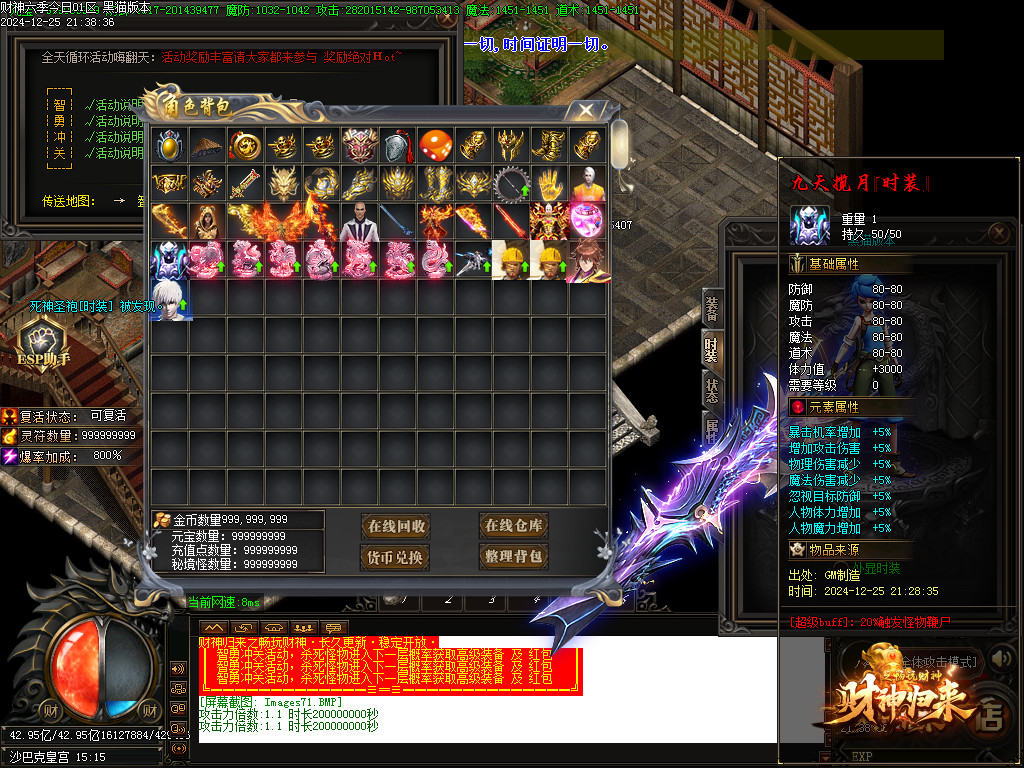Sort the bag with 整理背包
This screenshot has width=1024, height=768.
(513, 557)
